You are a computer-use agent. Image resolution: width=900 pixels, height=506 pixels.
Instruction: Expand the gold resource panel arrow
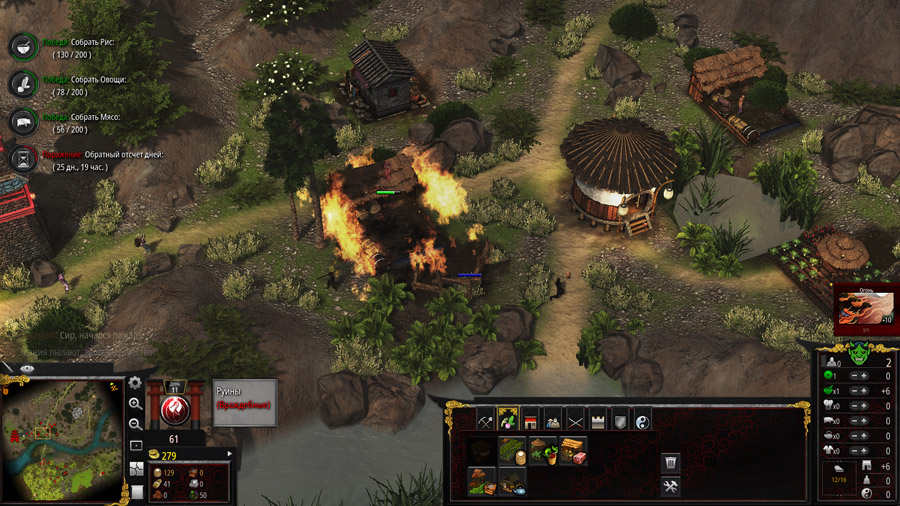tap(231, 455)
